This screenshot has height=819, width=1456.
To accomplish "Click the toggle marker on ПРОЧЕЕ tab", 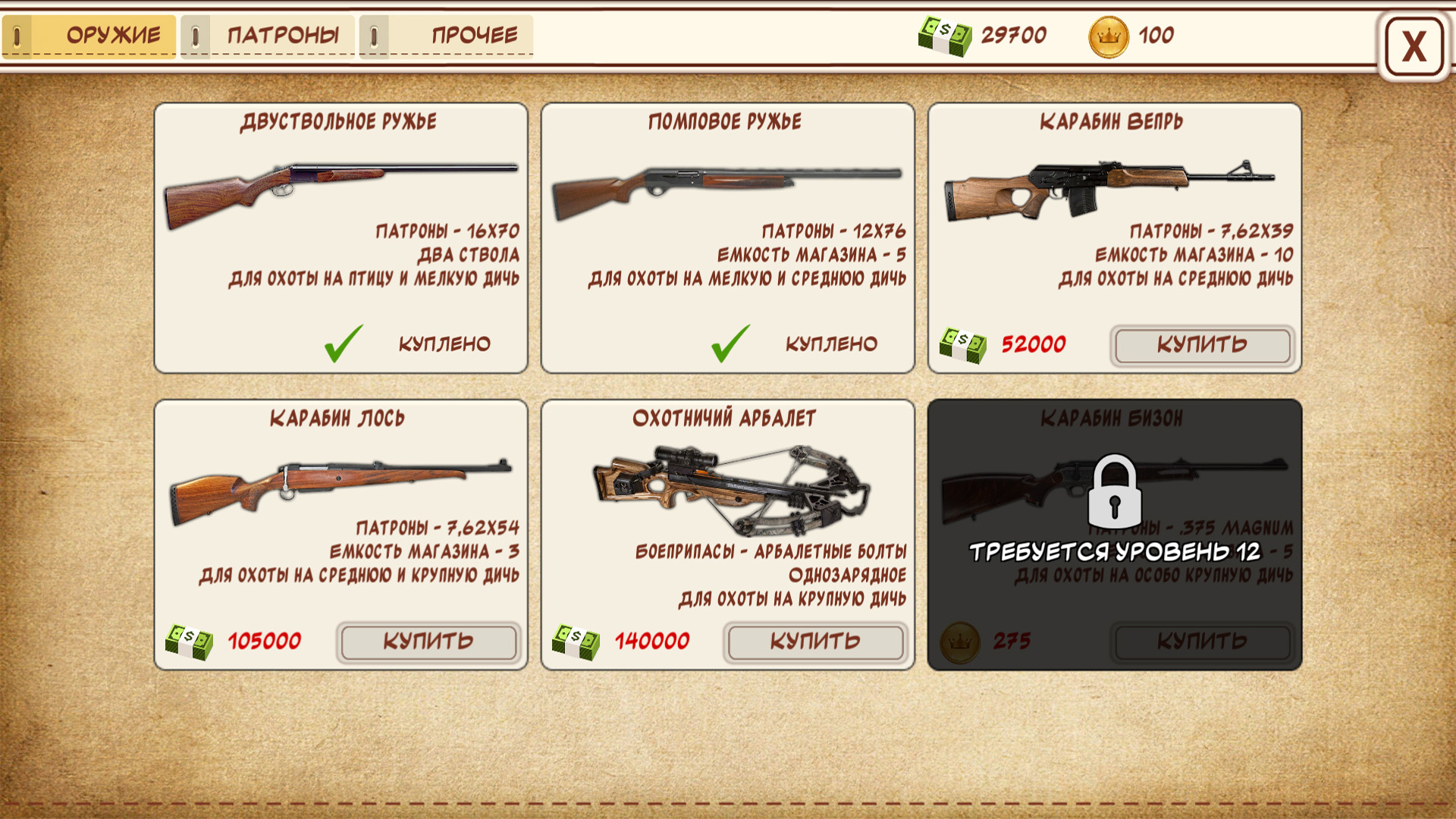I will pyautogui.click(x=373, y=35).
